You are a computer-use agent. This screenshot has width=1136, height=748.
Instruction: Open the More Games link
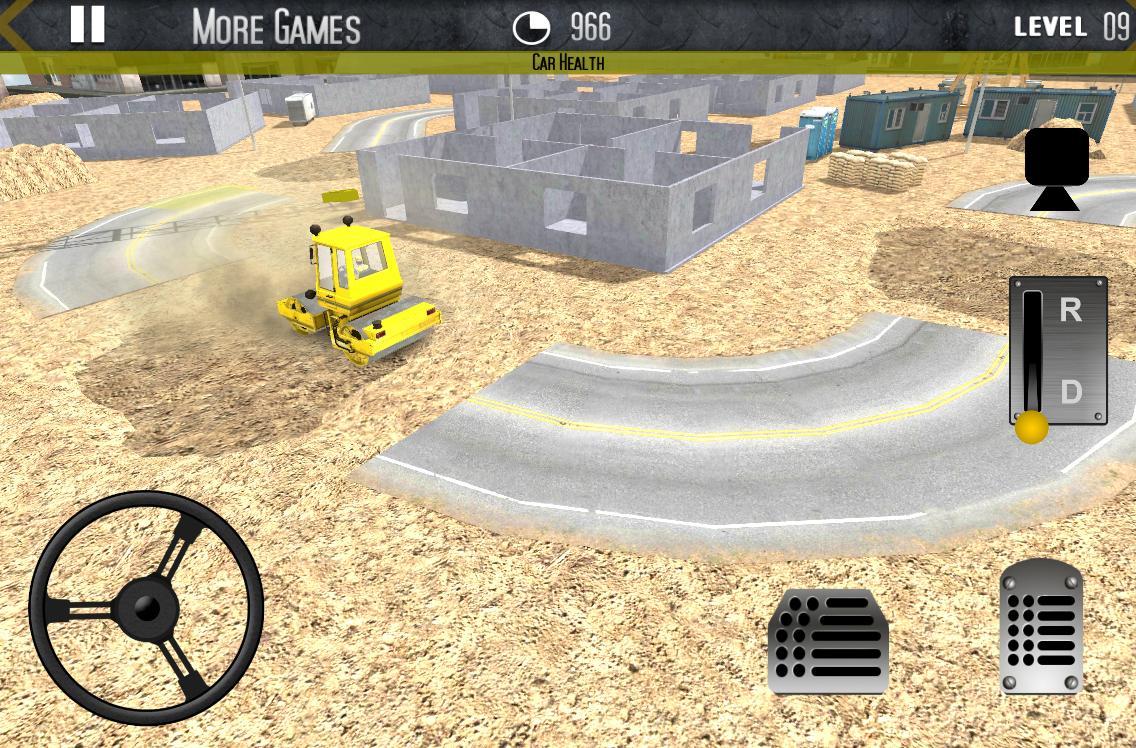pyautogui.click(x=276, y=27)
